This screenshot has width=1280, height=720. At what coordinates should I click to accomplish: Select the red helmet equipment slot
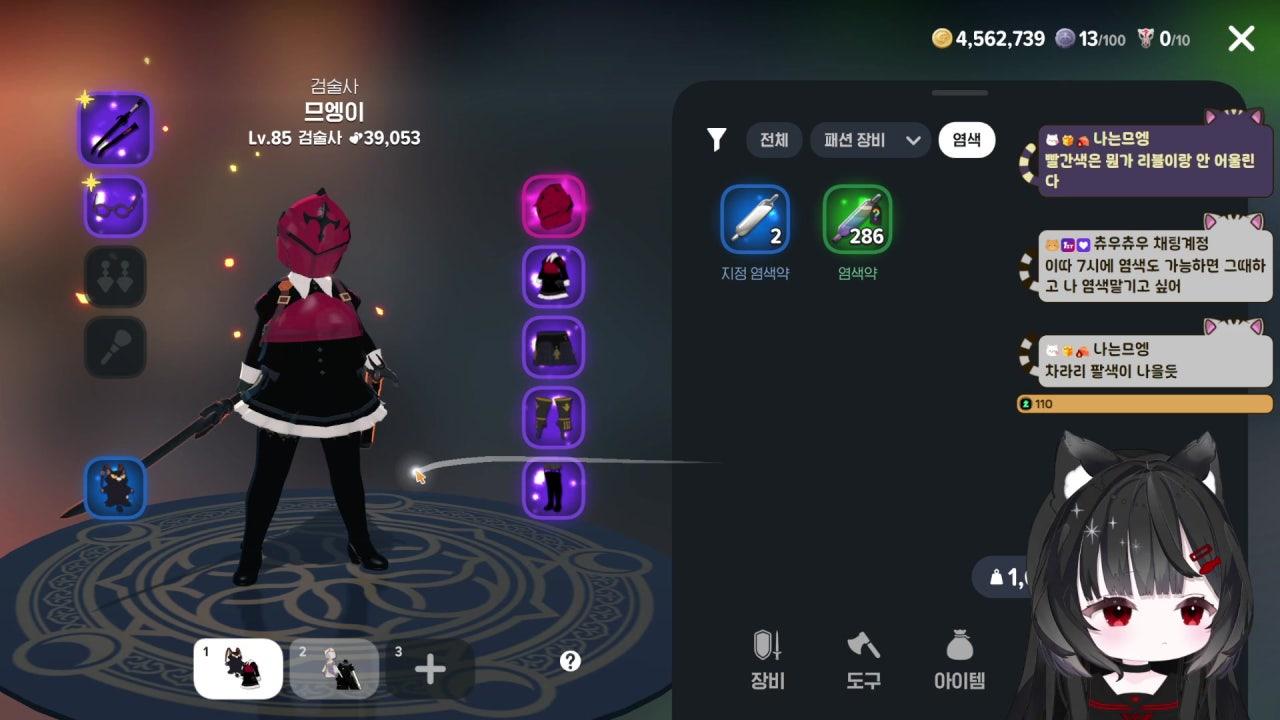click(x=553, y=206)
